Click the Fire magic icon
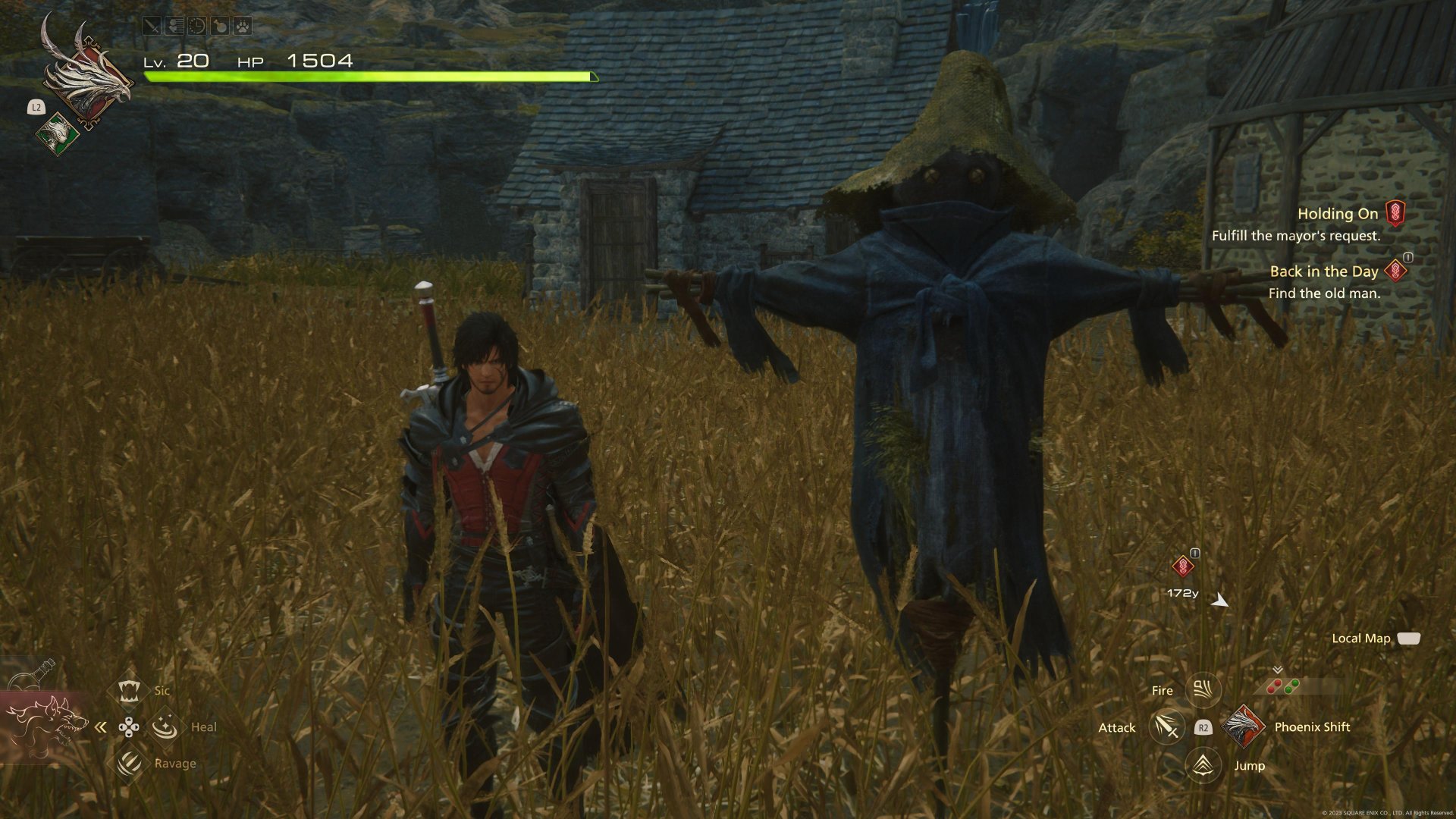The image size is (1456, 819). click(1203, 689)
